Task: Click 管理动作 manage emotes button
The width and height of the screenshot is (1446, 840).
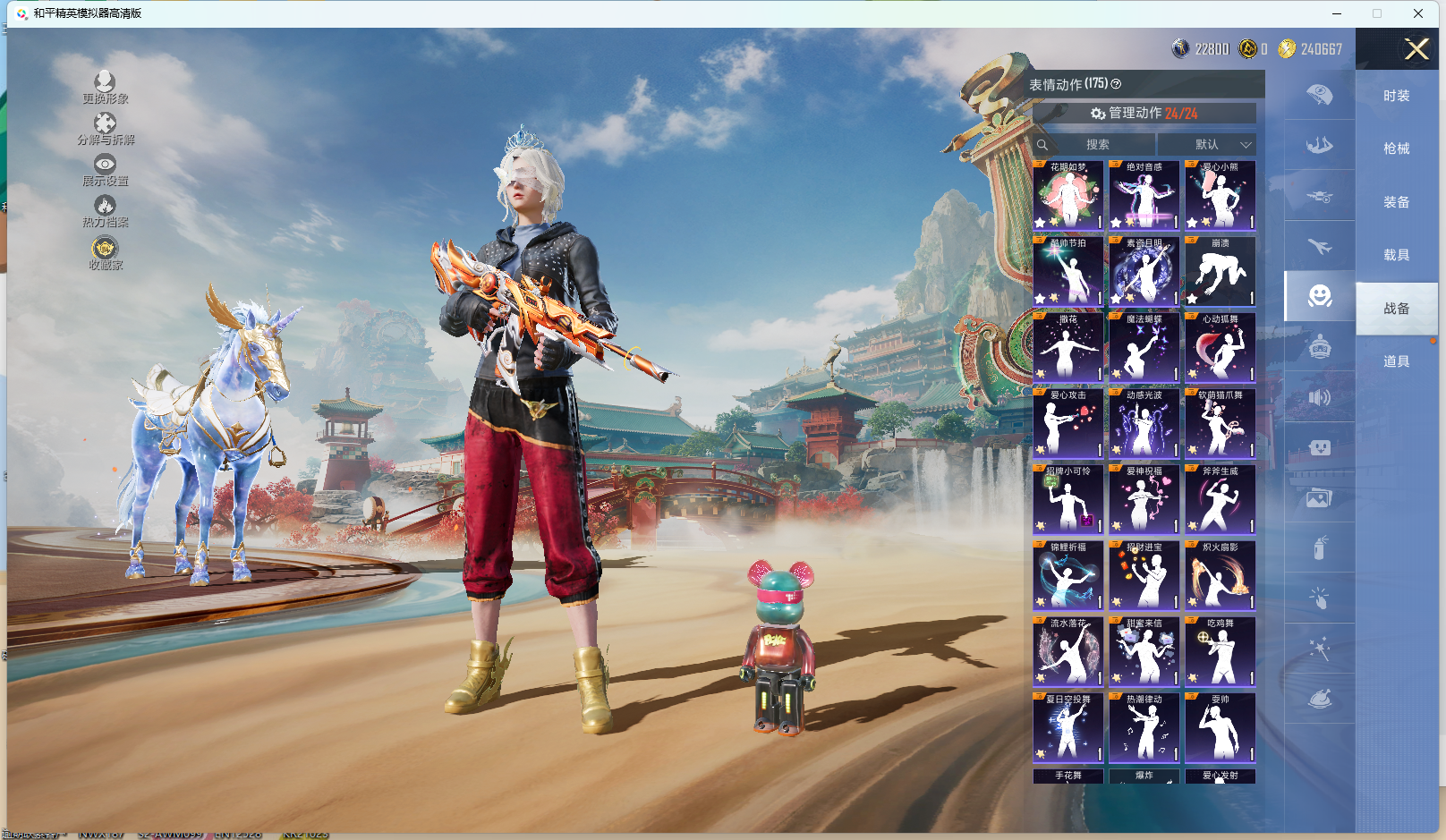Action: [x=1144, y=114]
